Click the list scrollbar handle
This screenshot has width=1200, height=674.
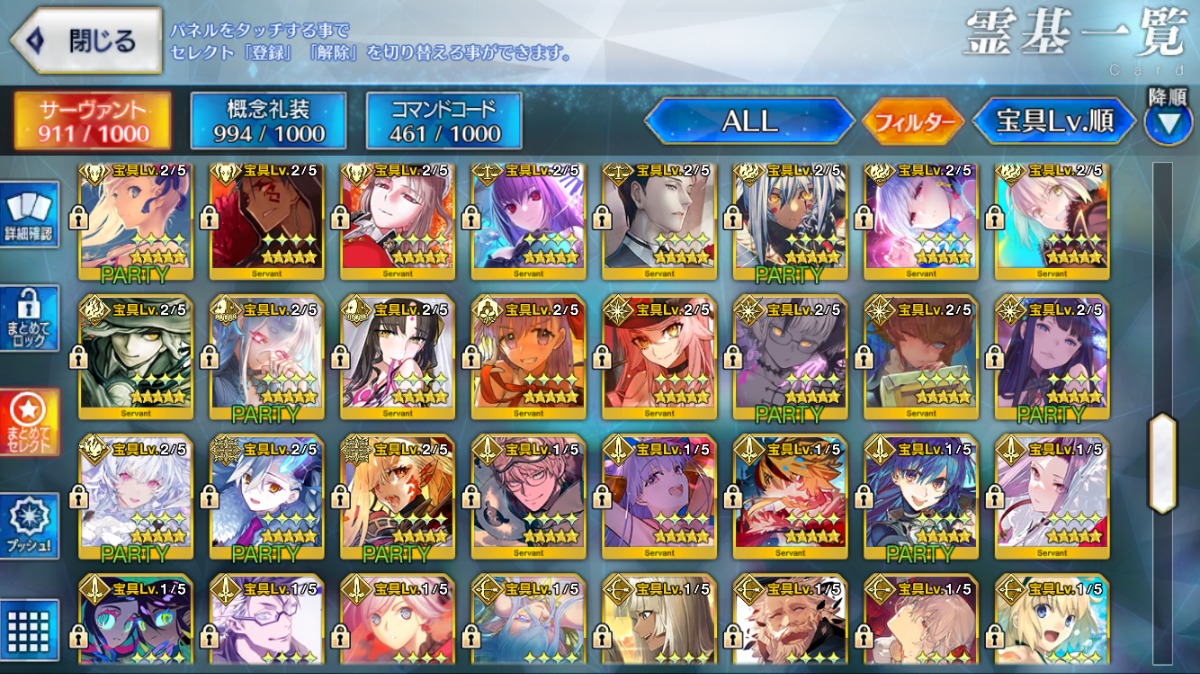[1162, 463]
